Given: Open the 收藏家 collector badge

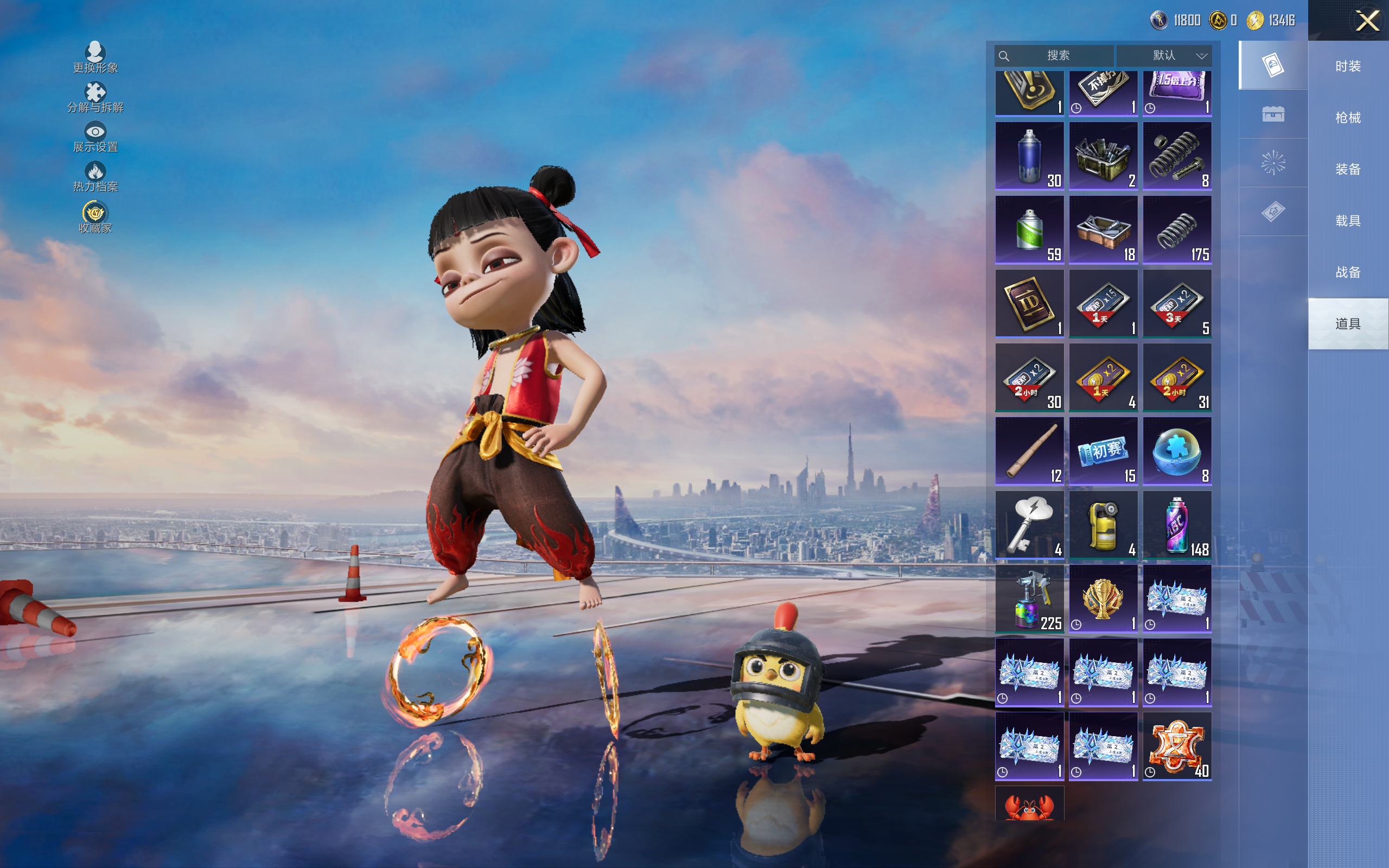Looking at the screenshot, I should pos(95,217).
